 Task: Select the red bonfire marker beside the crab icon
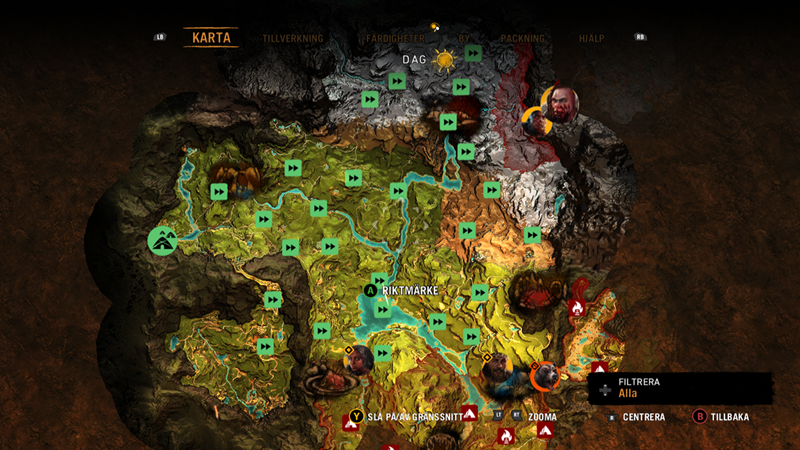tap(577, 309)
